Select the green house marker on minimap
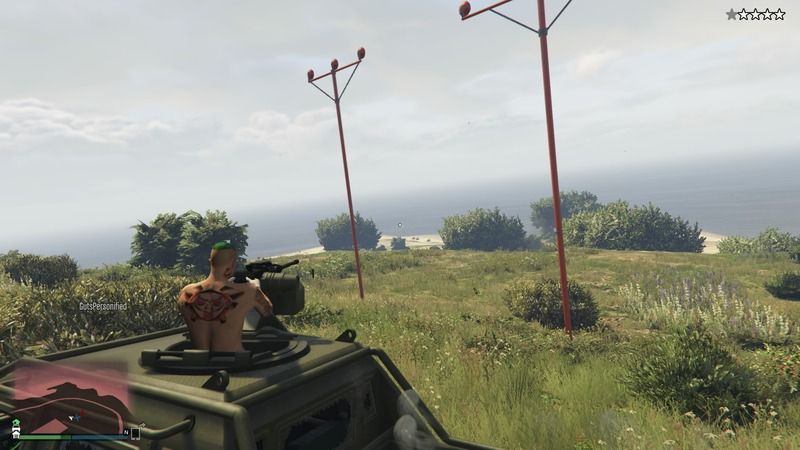Screen dimensions: 800x450 pos(16,423)
